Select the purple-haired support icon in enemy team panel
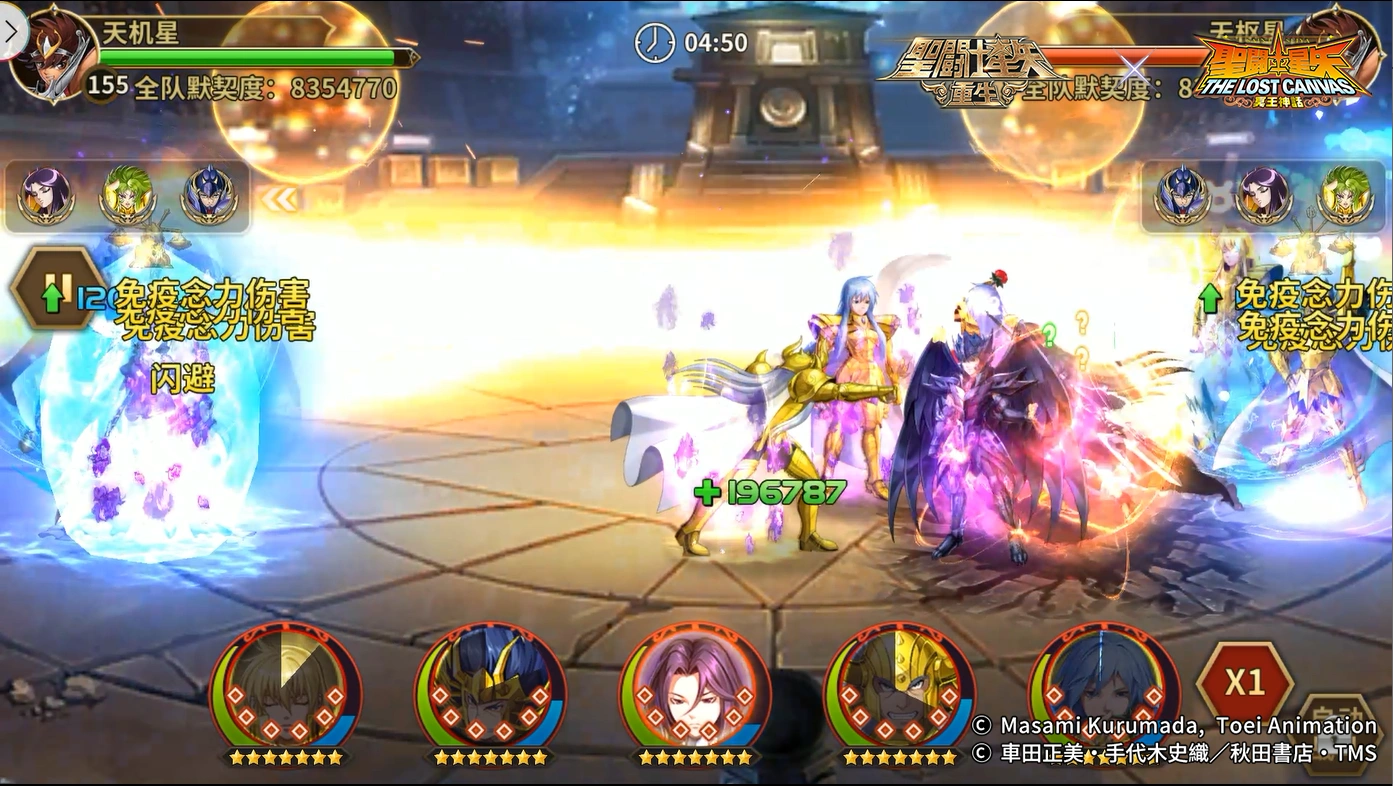The image size is (1393, 786). [x=1264, y=196]
